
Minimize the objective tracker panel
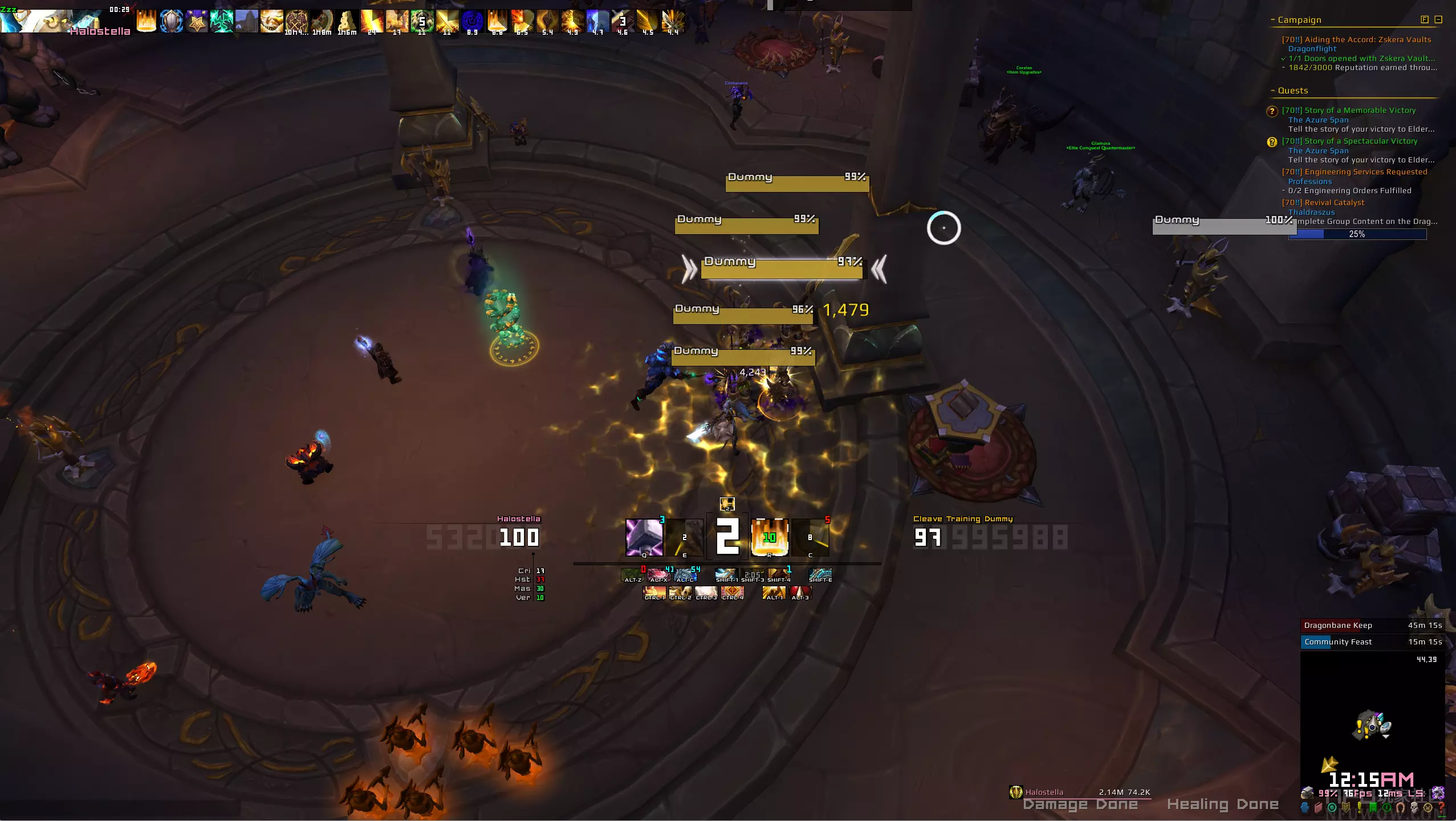1438,19
